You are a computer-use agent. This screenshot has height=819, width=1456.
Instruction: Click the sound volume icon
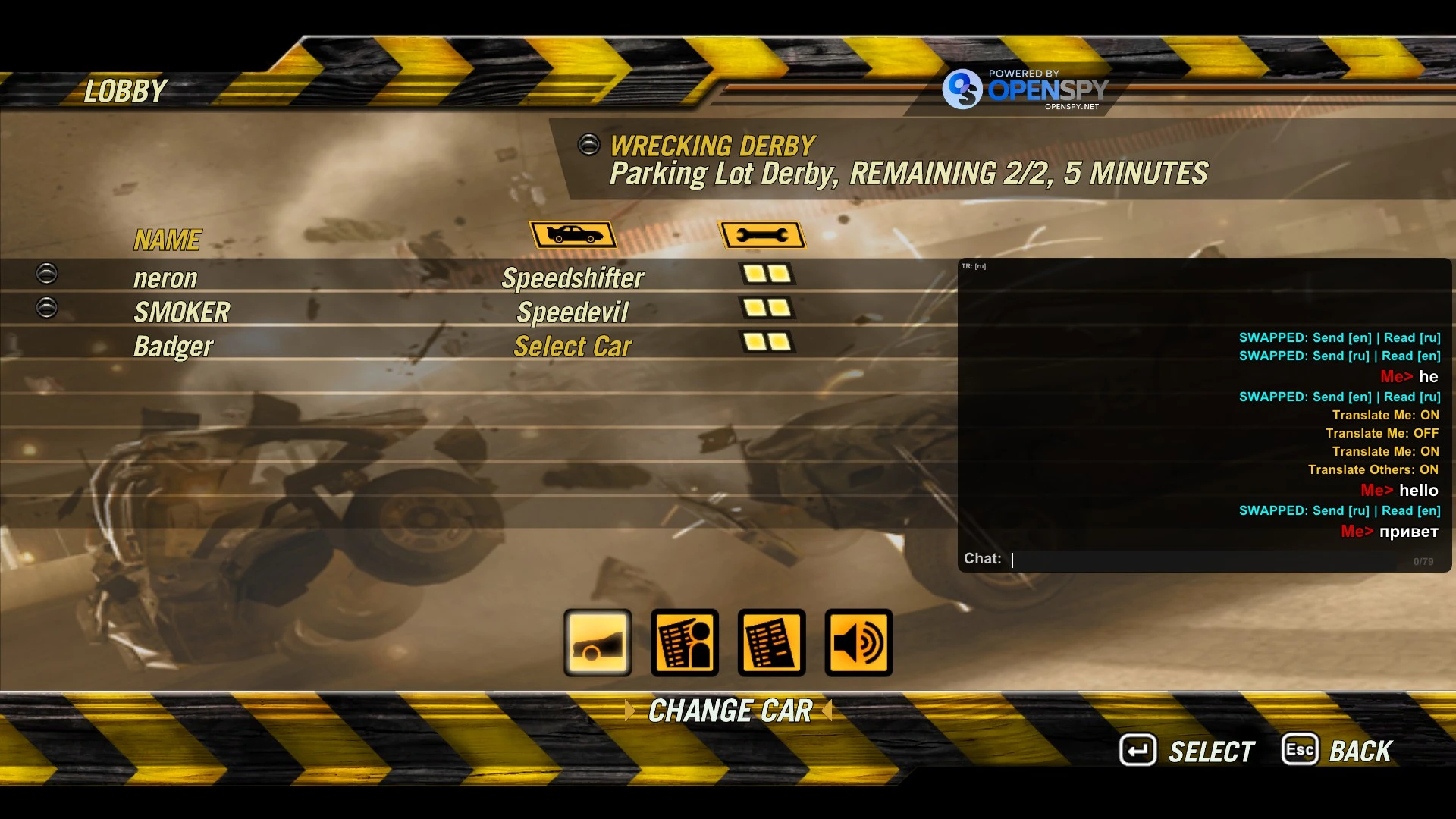pyautogui.click(x=858, y=643)
